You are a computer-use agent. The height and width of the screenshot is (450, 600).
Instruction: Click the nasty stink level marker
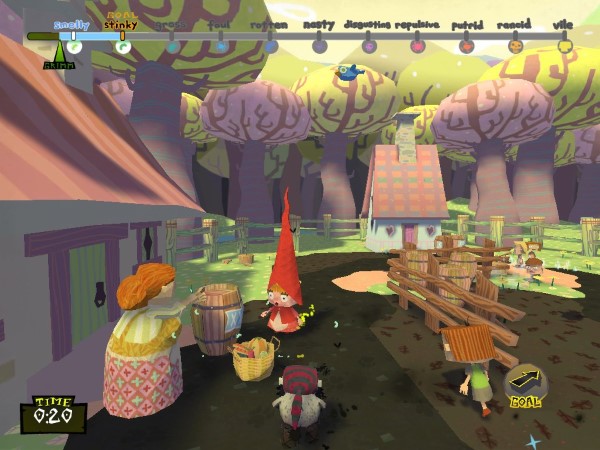click(319, 45)
